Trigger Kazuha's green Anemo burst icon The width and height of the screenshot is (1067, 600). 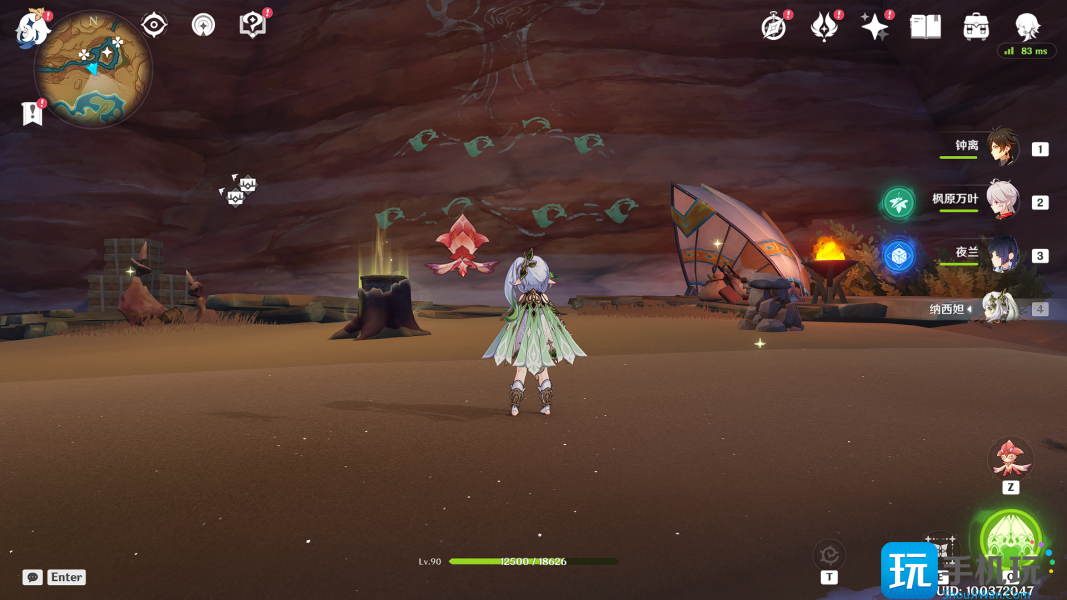(x=898, y=202)
